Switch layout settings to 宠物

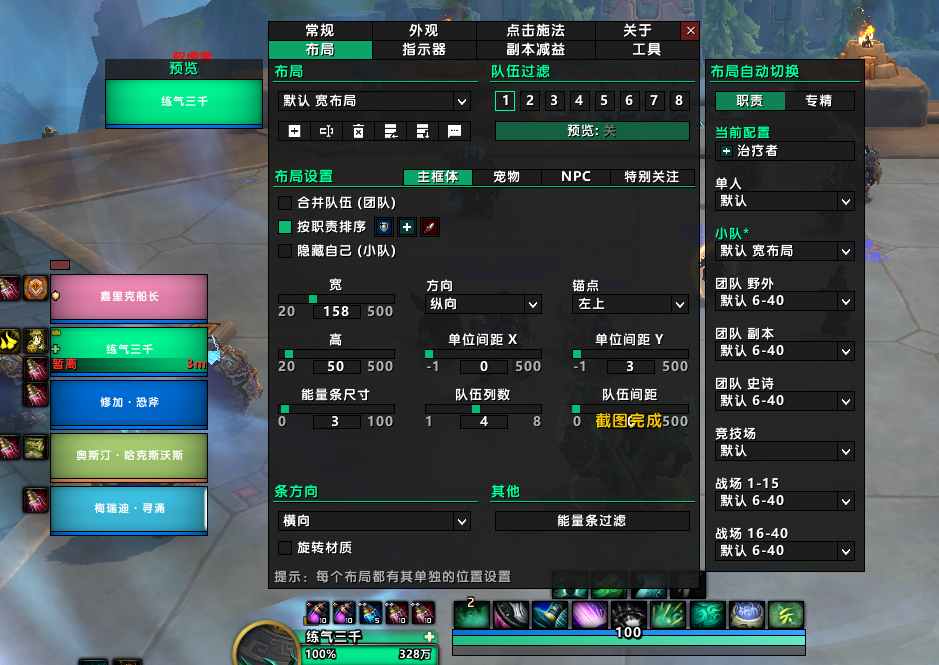click(507, 177)
